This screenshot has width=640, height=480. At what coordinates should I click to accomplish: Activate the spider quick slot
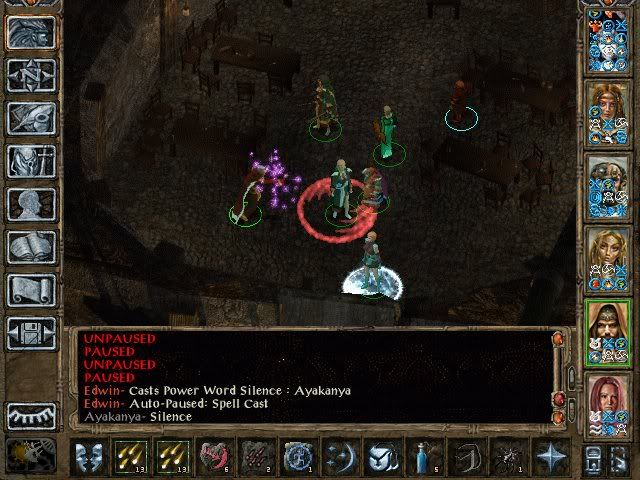506,456
